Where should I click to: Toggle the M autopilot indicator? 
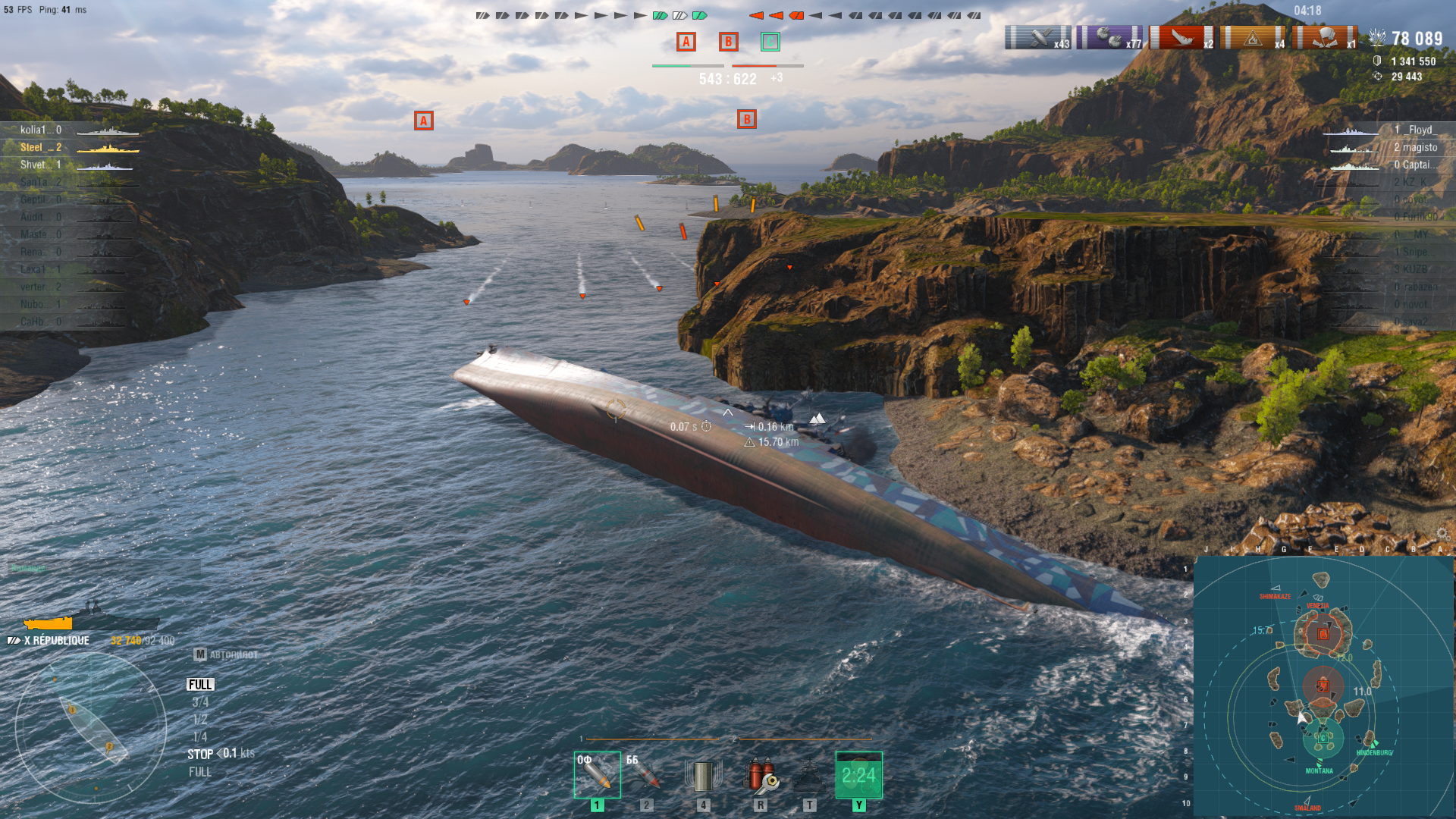(200, 654)
